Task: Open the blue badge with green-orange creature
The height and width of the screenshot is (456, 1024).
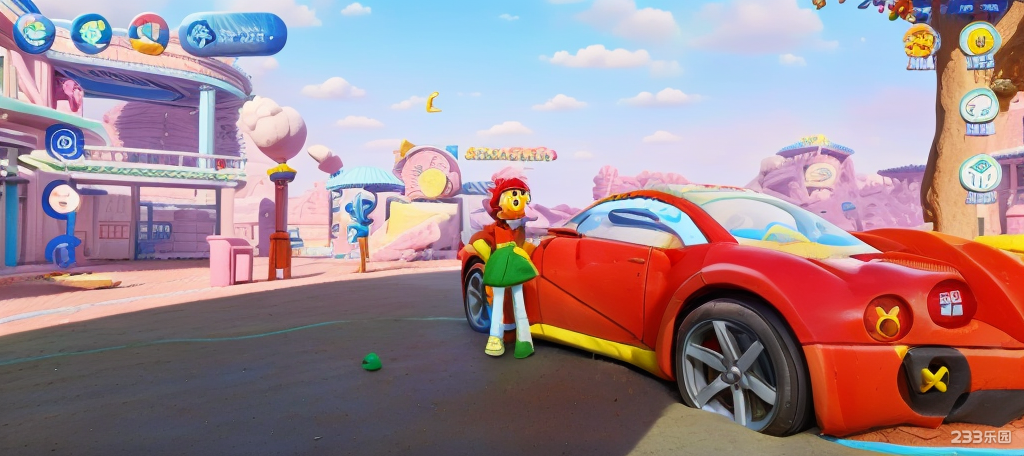Action: click(x=33, y=33)
